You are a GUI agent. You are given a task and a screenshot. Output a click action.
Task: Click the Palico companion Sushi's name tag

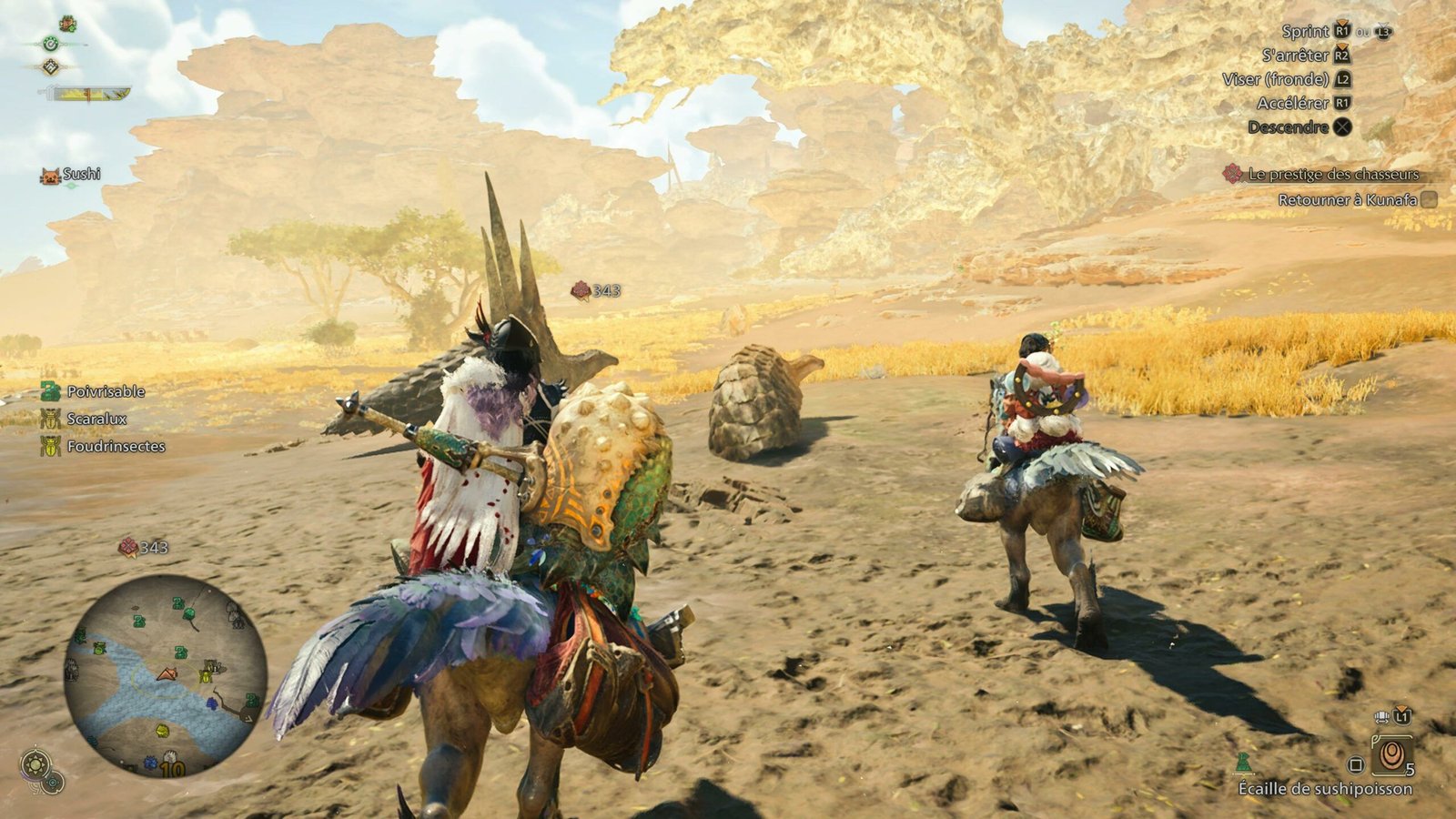pos(81,174)
